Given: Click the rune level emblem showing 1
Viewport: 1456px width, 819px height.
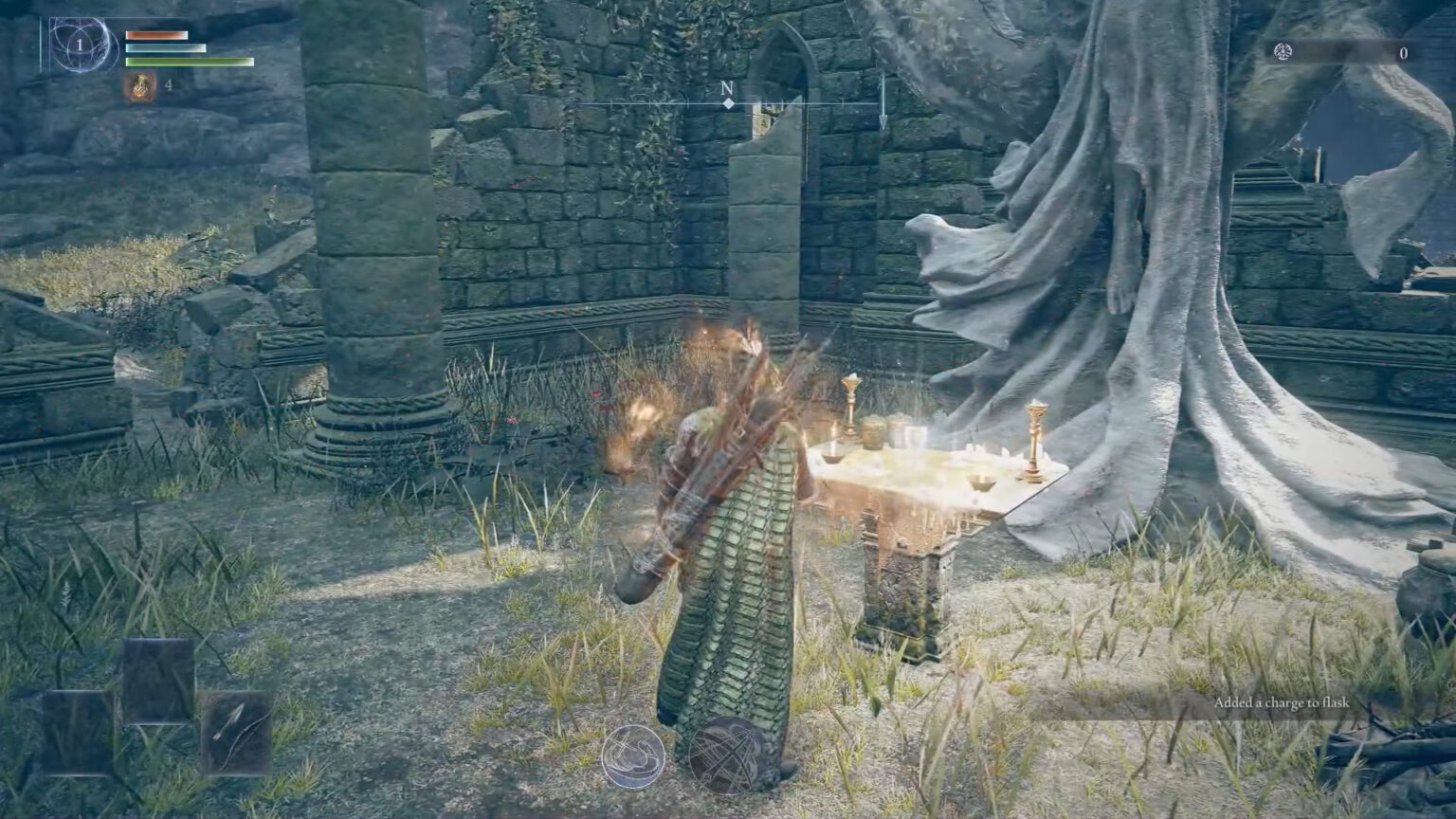Looking at the screenshot, I should (x=81, y=44).
